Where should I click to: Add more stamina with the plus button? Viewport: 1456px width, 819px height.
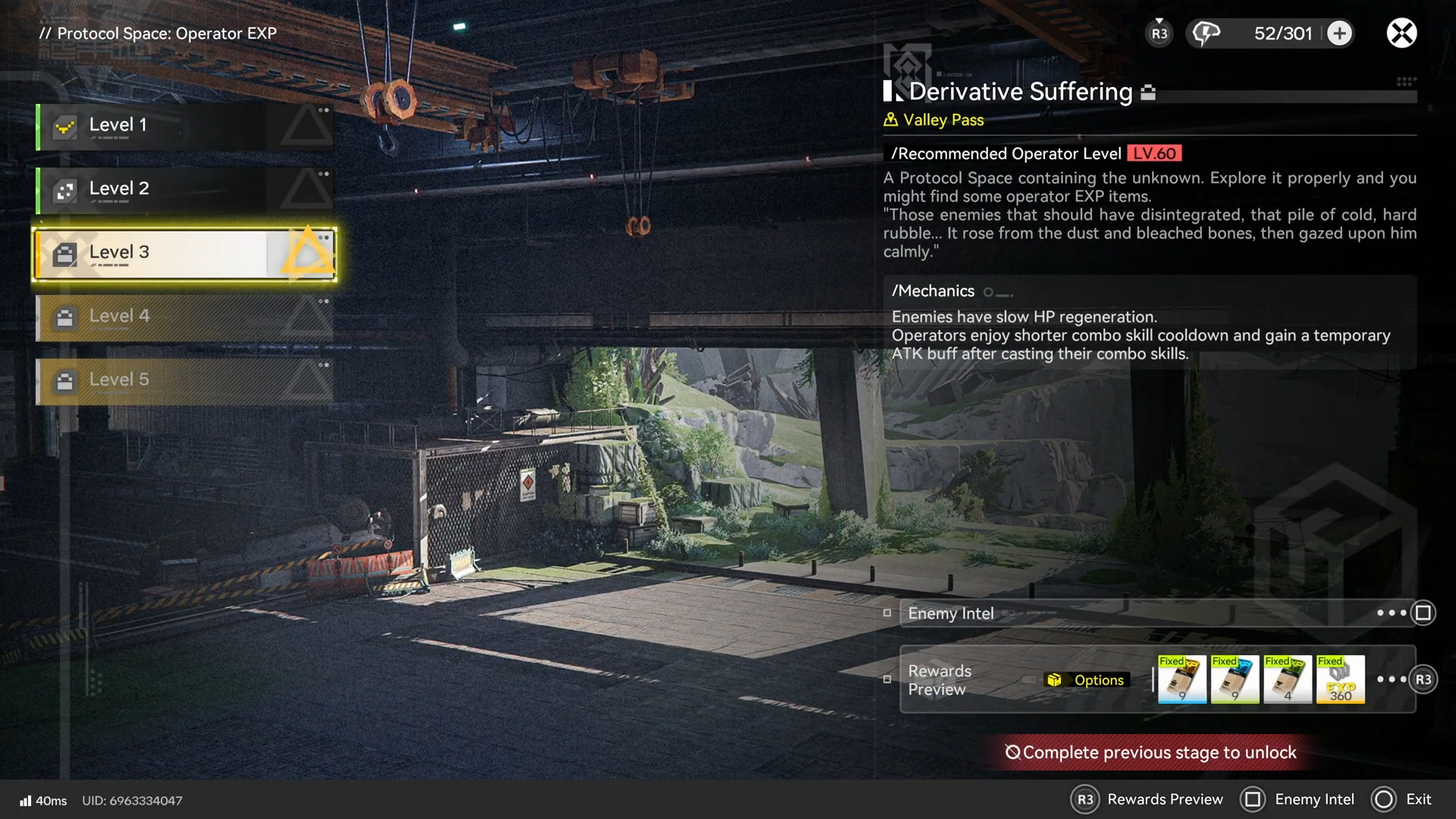[x=1340, y=33]
